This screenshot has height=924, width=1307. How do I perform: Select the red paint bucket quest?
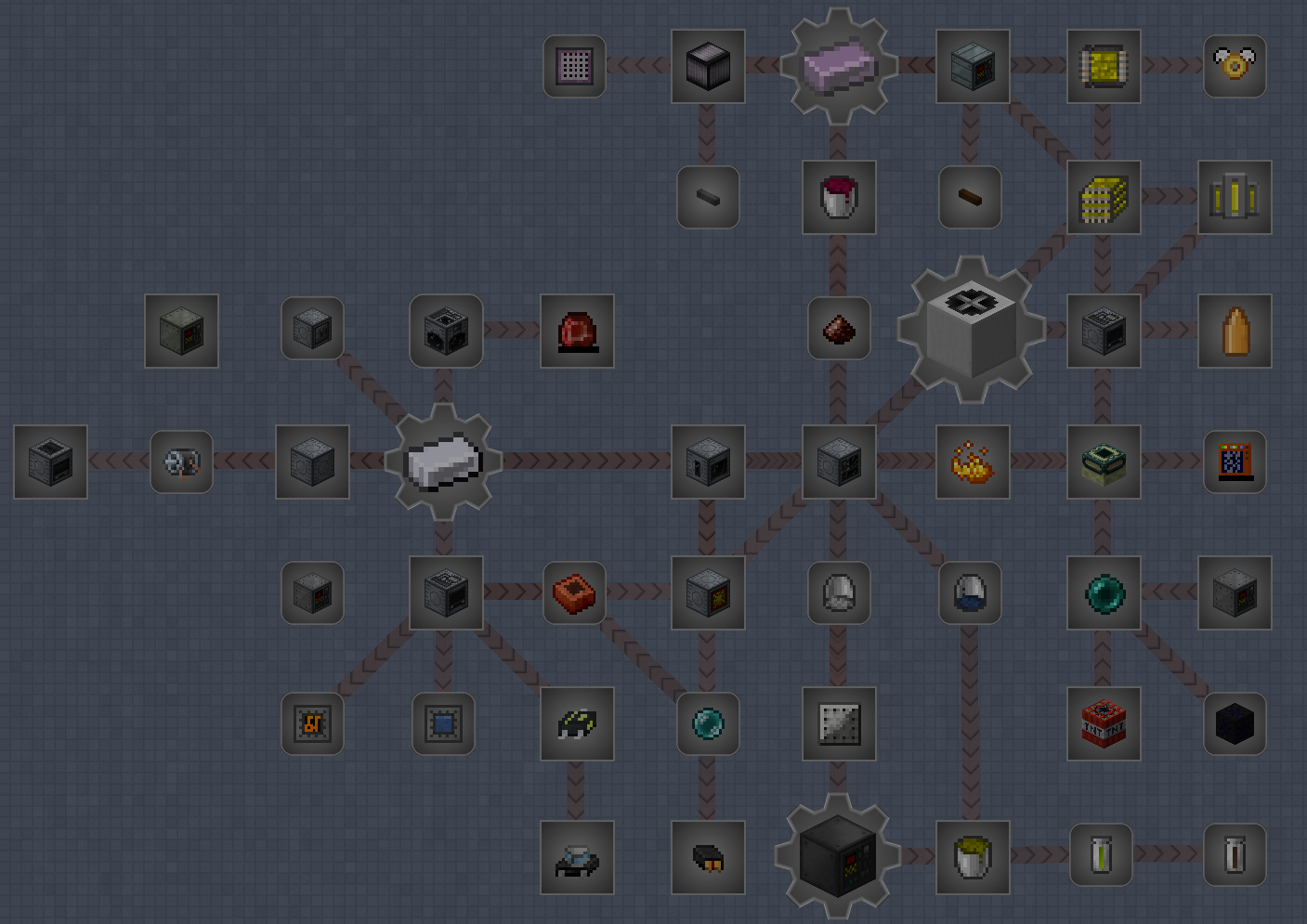click(838, 197)
